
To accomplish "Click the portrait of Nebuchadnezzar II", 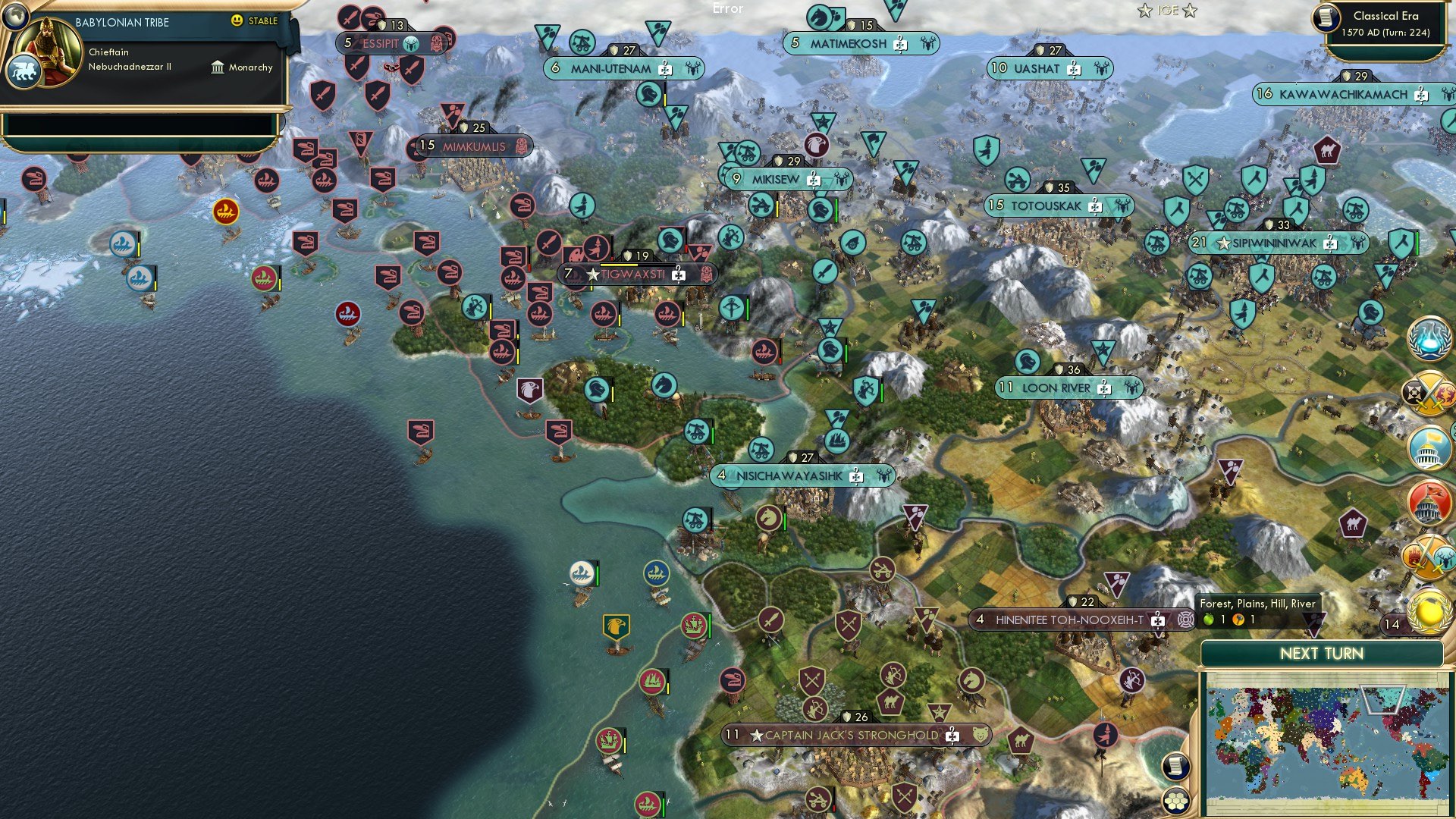I will coord(50,50).
